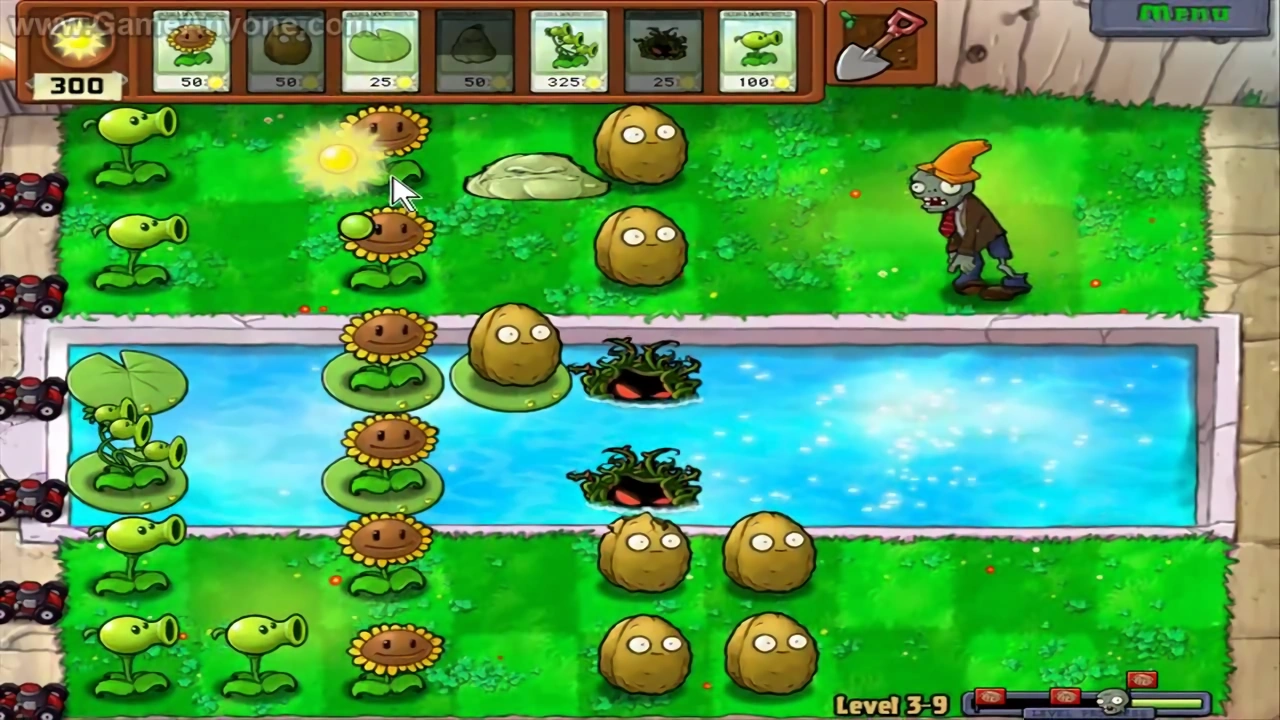
Task: Select the Threepeater seed packet costing 325
Action: tap(568, 50)
